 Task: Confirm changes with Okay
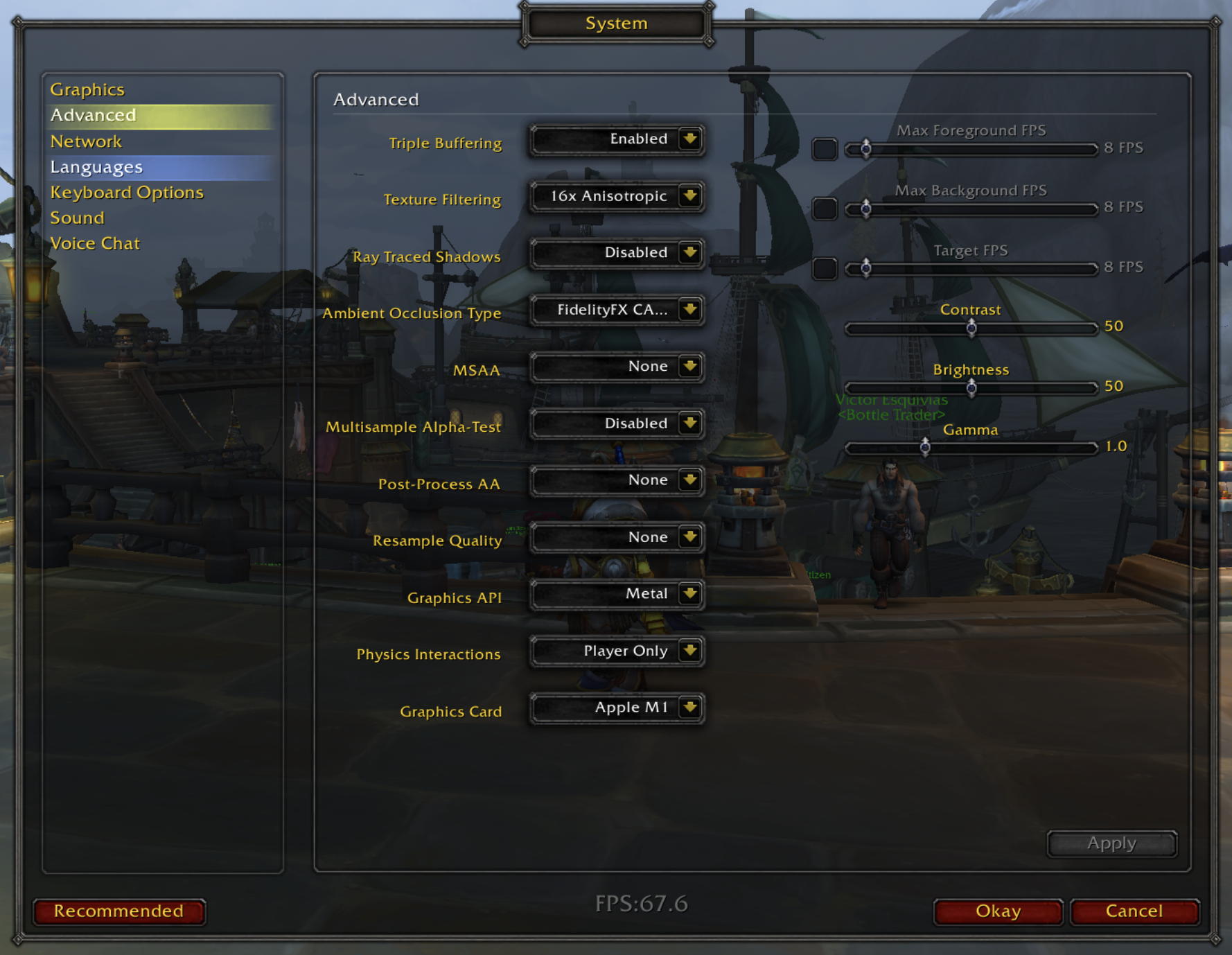click(998, 911)
